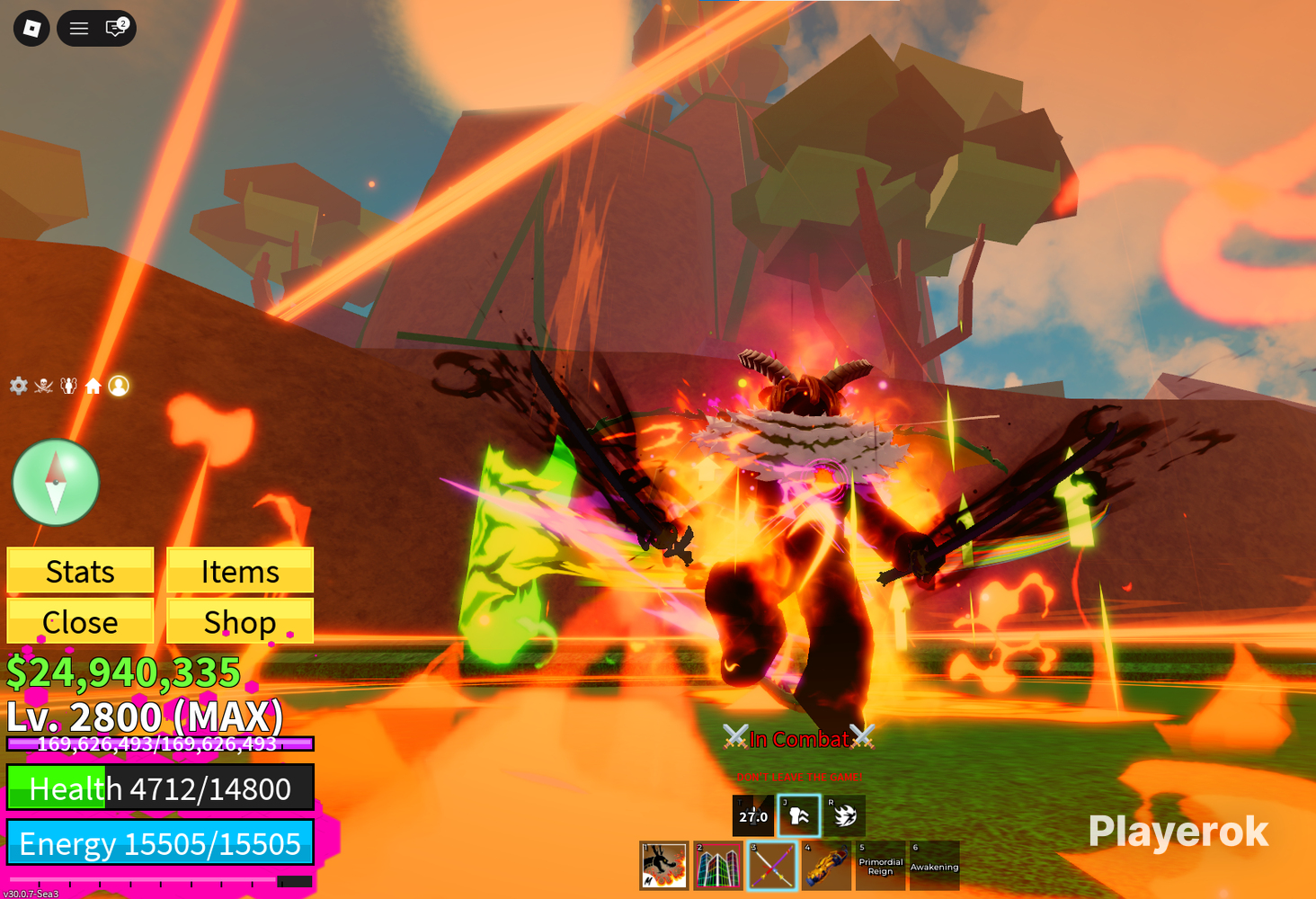Open the gear settings icon

18,386
